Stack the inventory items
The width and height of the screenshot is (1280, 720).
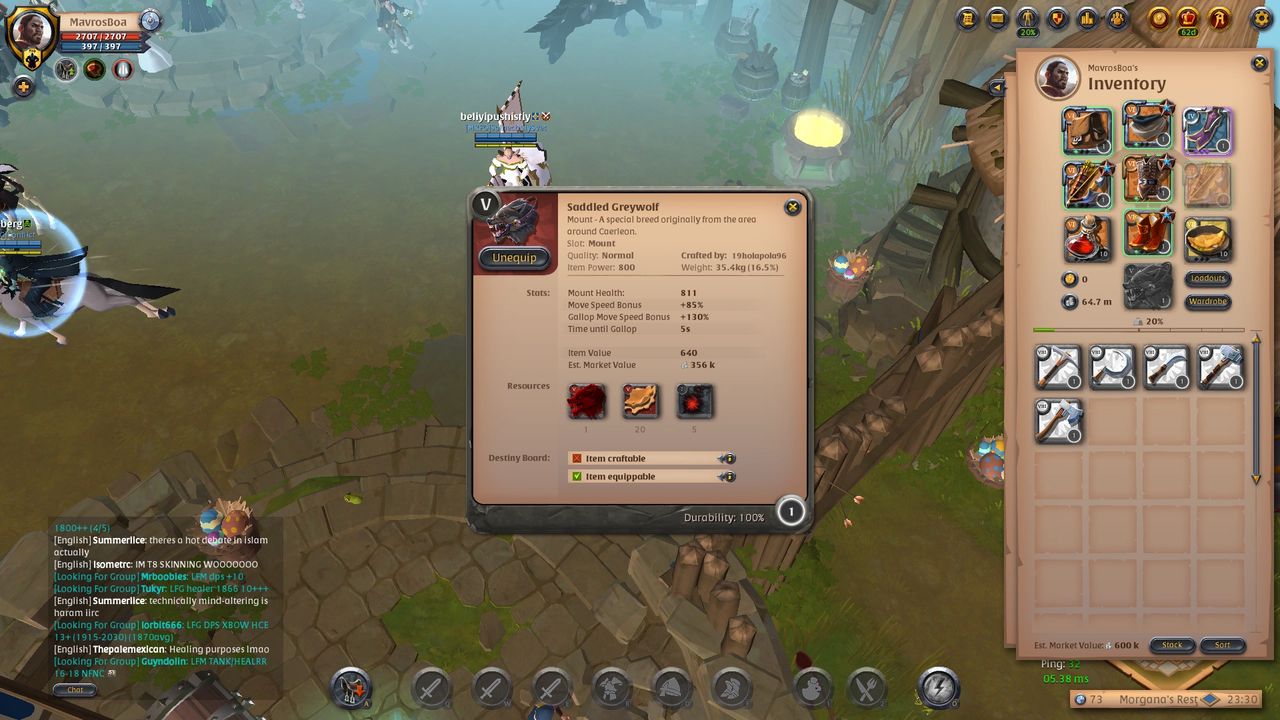[1171, 645]
